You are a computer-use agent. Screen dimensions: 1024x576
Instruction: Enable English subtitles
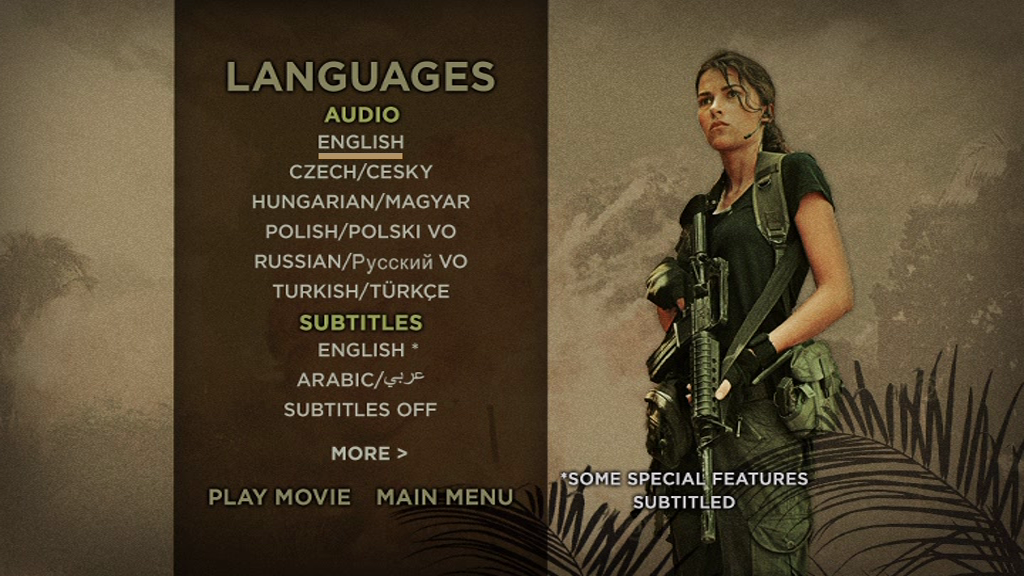366,351
